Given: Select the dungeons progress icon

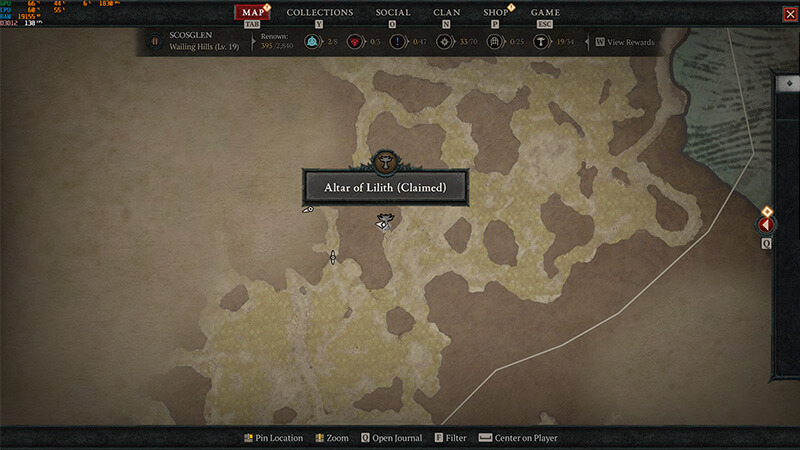Looking at the screenshot, I should click(x=493, y=43).
